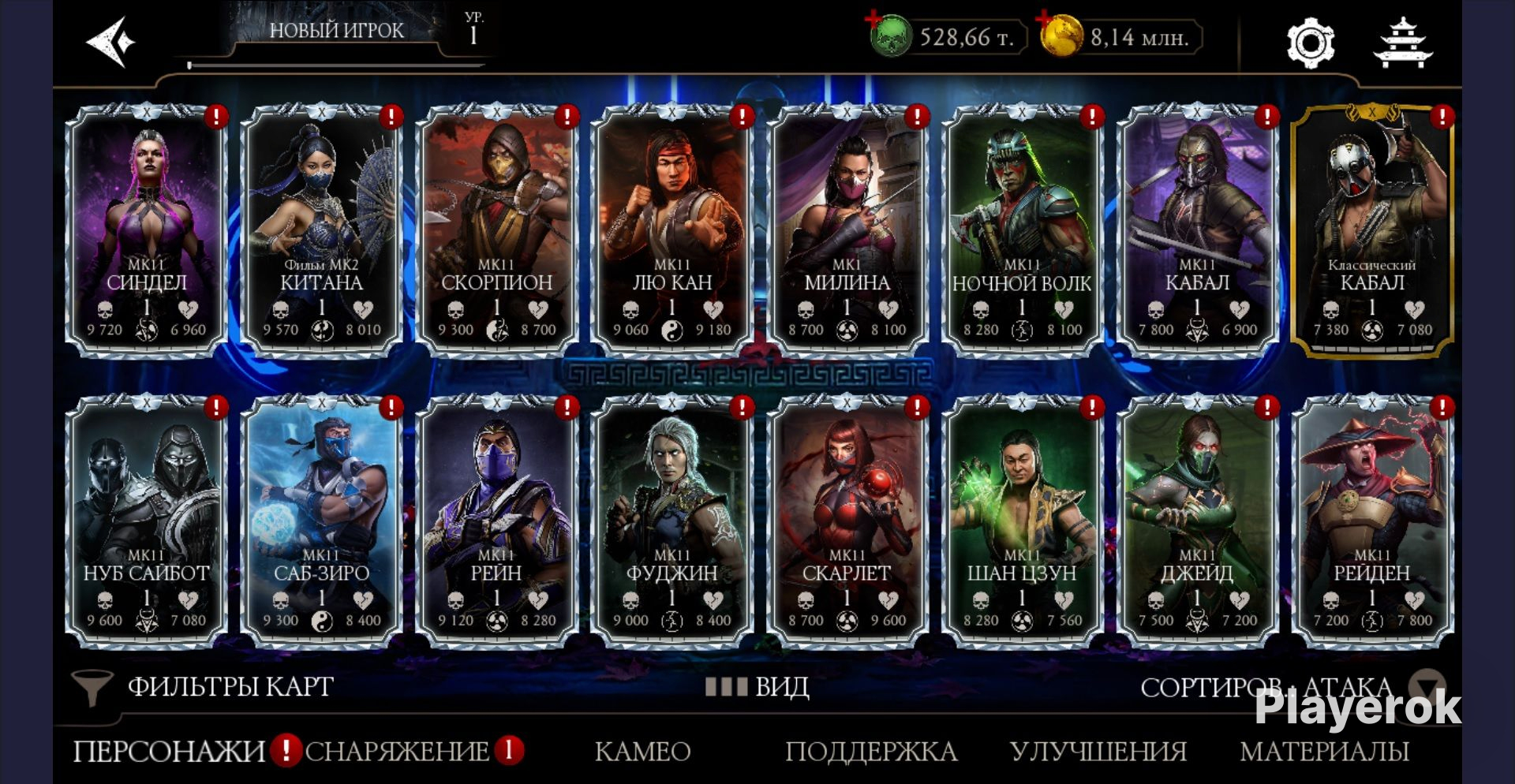Switch to the Камео tab
1515x784 pixels.
(x=642, y=751)
